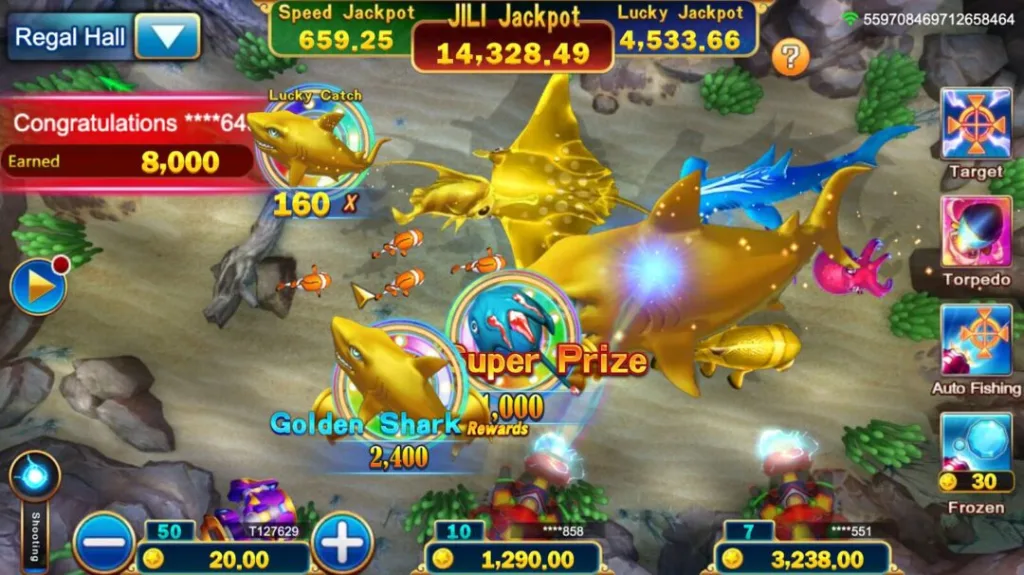Screen dimensions: 1024x575
Task: Toggle Auto Fishing mode
Action: (975, 340)
